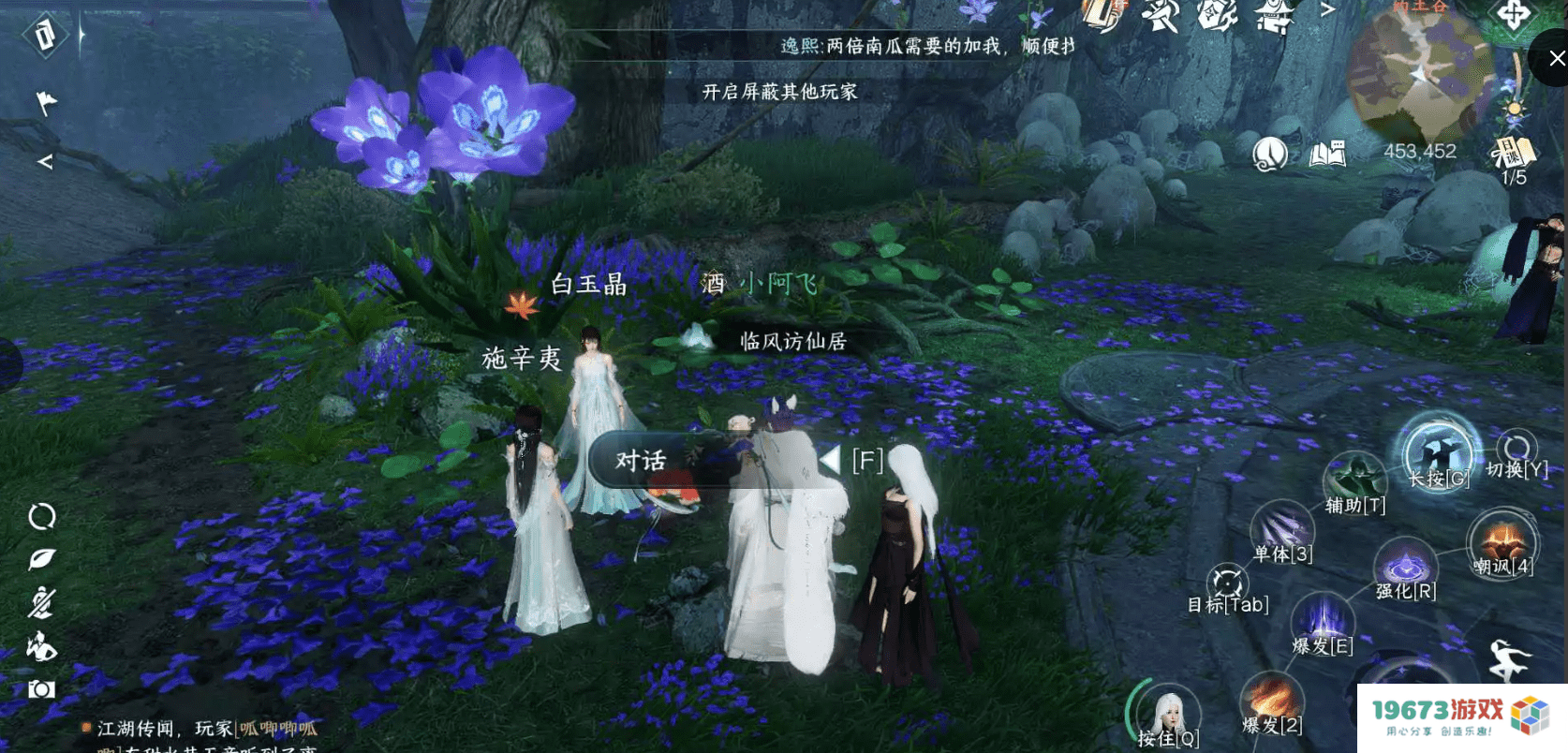The width and height of the screenshot is (1568, 753).
Task: Activate the 辅助 support skill
Action: (1354, 480)
